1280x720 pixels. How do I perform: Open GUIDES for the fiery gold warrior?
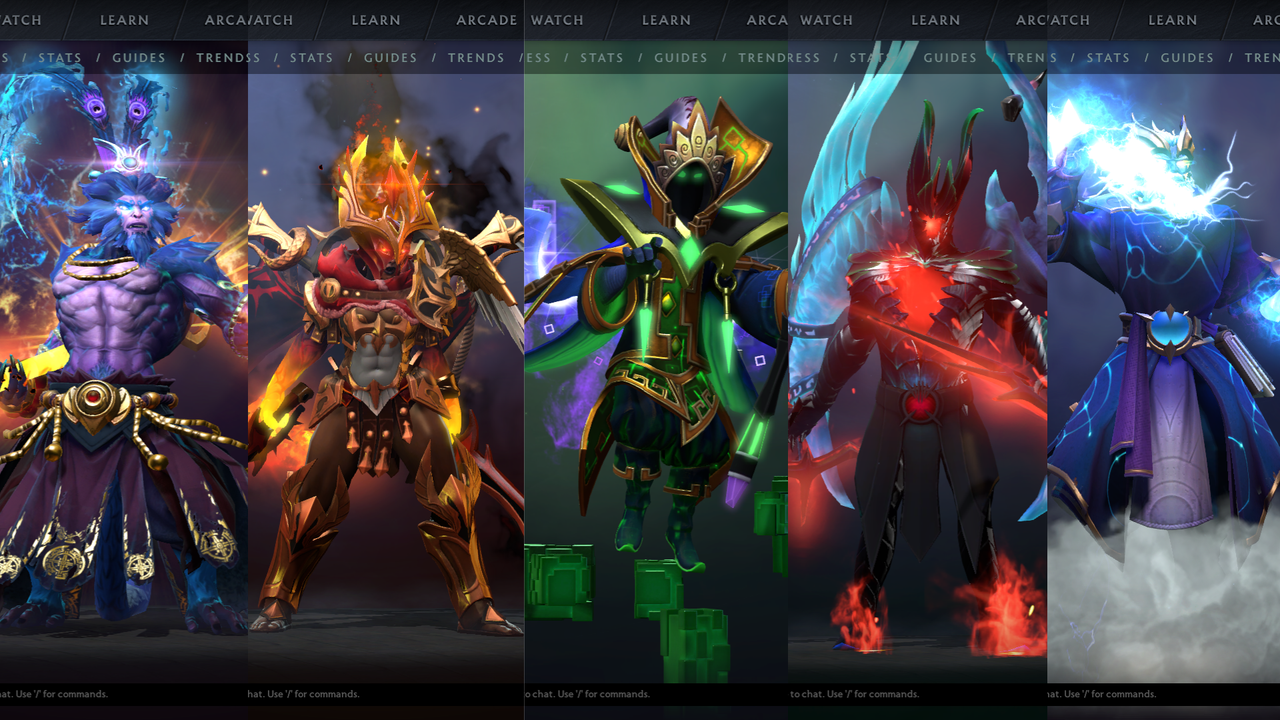coord(390,58)
